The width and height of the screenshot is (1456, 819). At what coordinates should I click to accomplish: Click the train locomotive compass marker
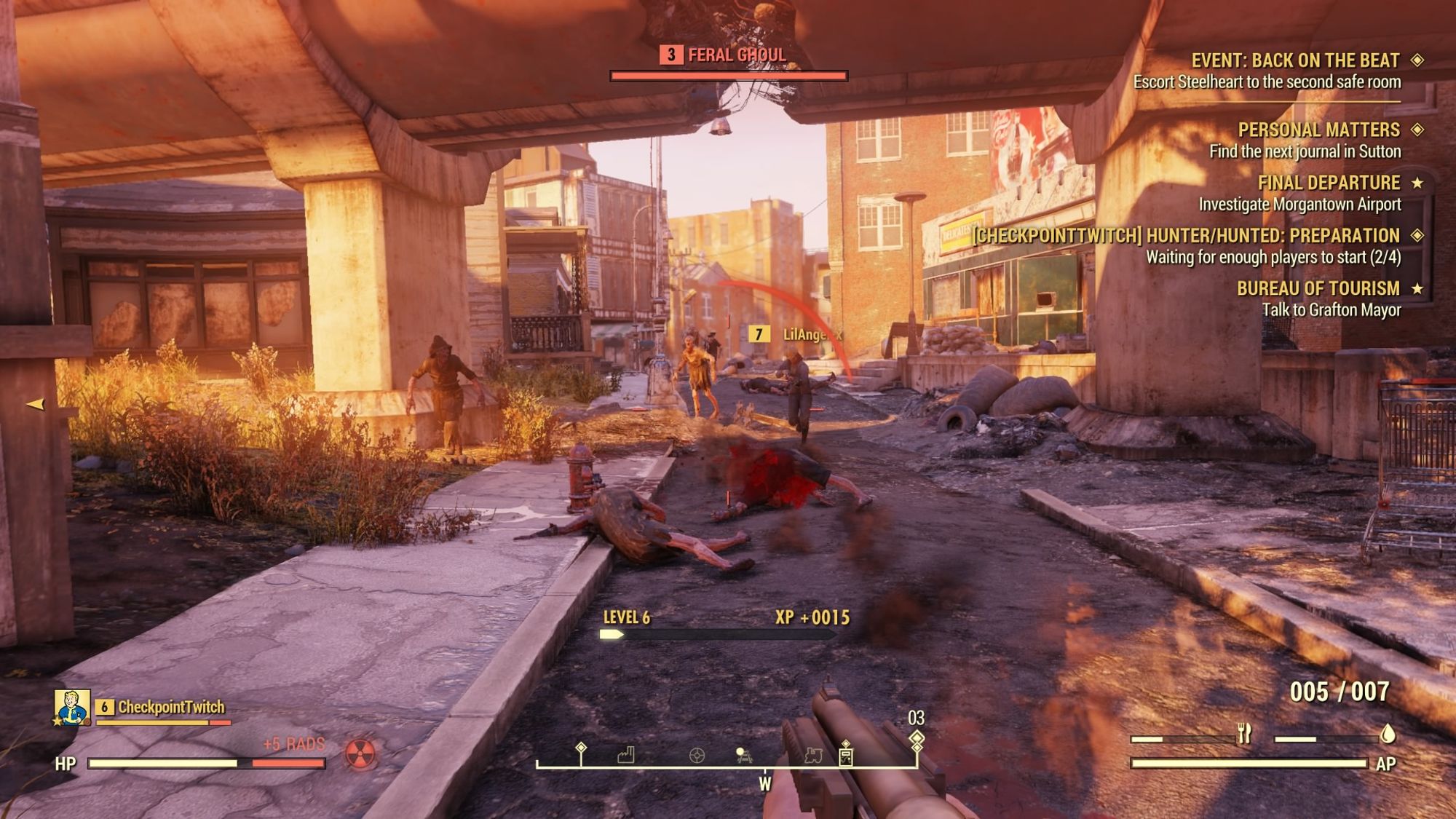(813, 756)
